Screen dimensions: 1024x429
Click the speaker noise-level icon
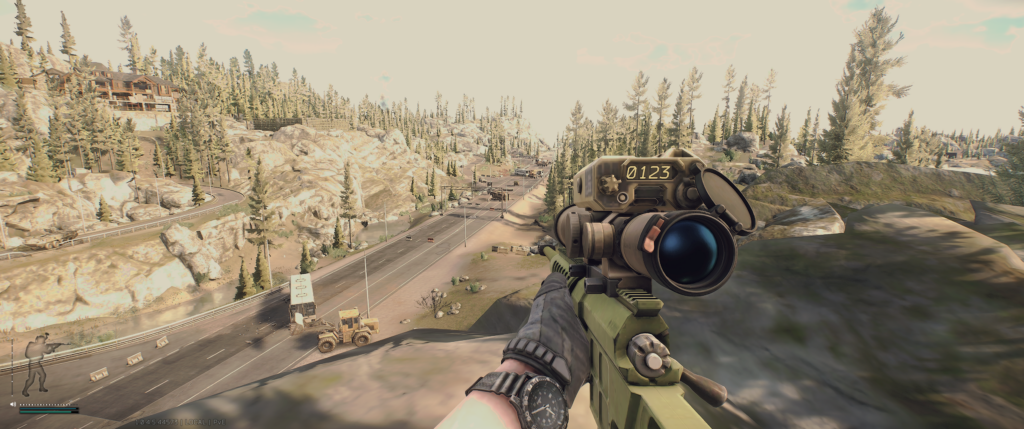(x=13, y=405)
